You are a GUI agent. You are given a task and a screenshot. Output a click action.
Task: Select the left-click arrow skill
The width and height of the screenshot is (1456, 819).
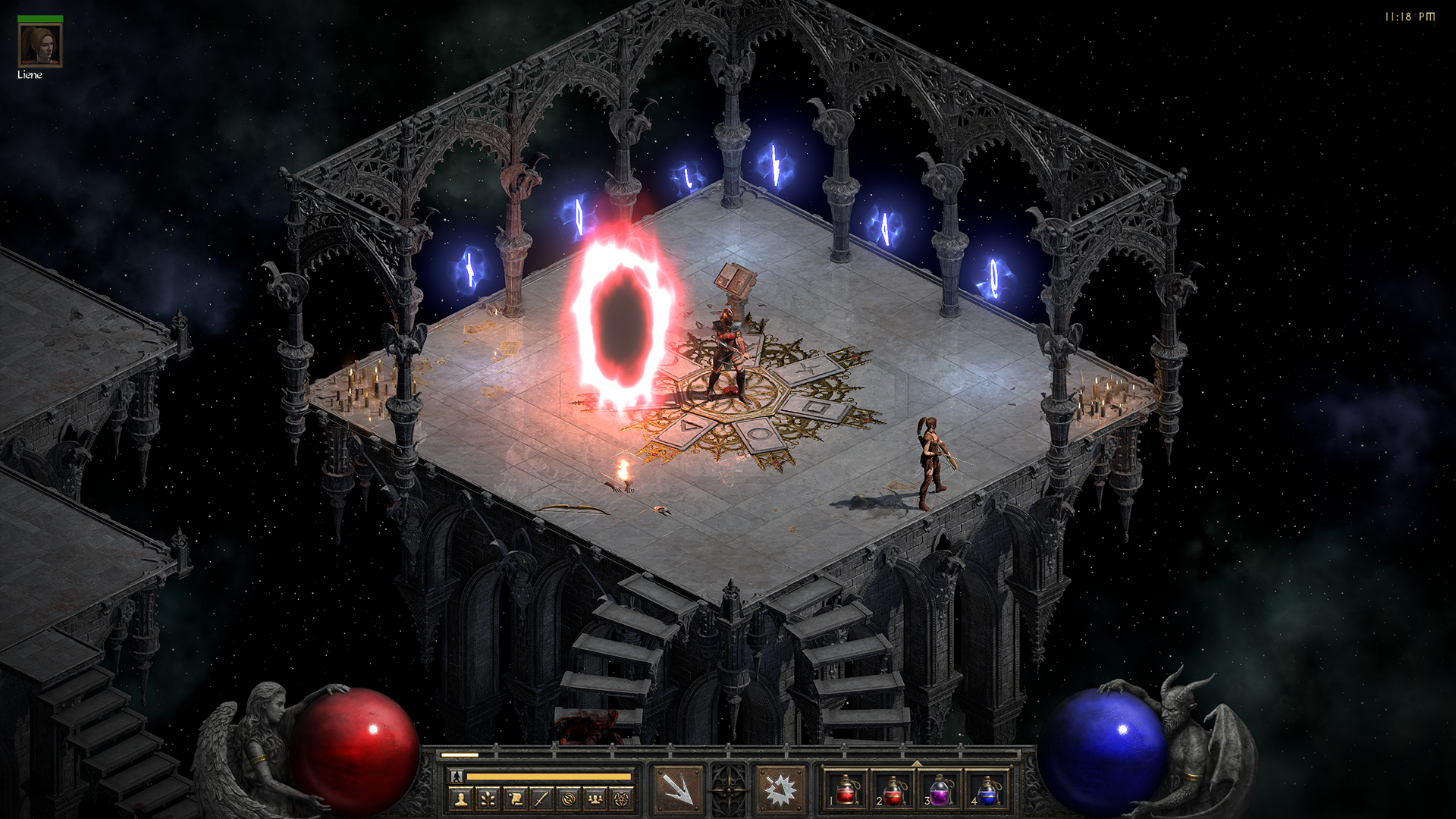click(x=678, y=790)
